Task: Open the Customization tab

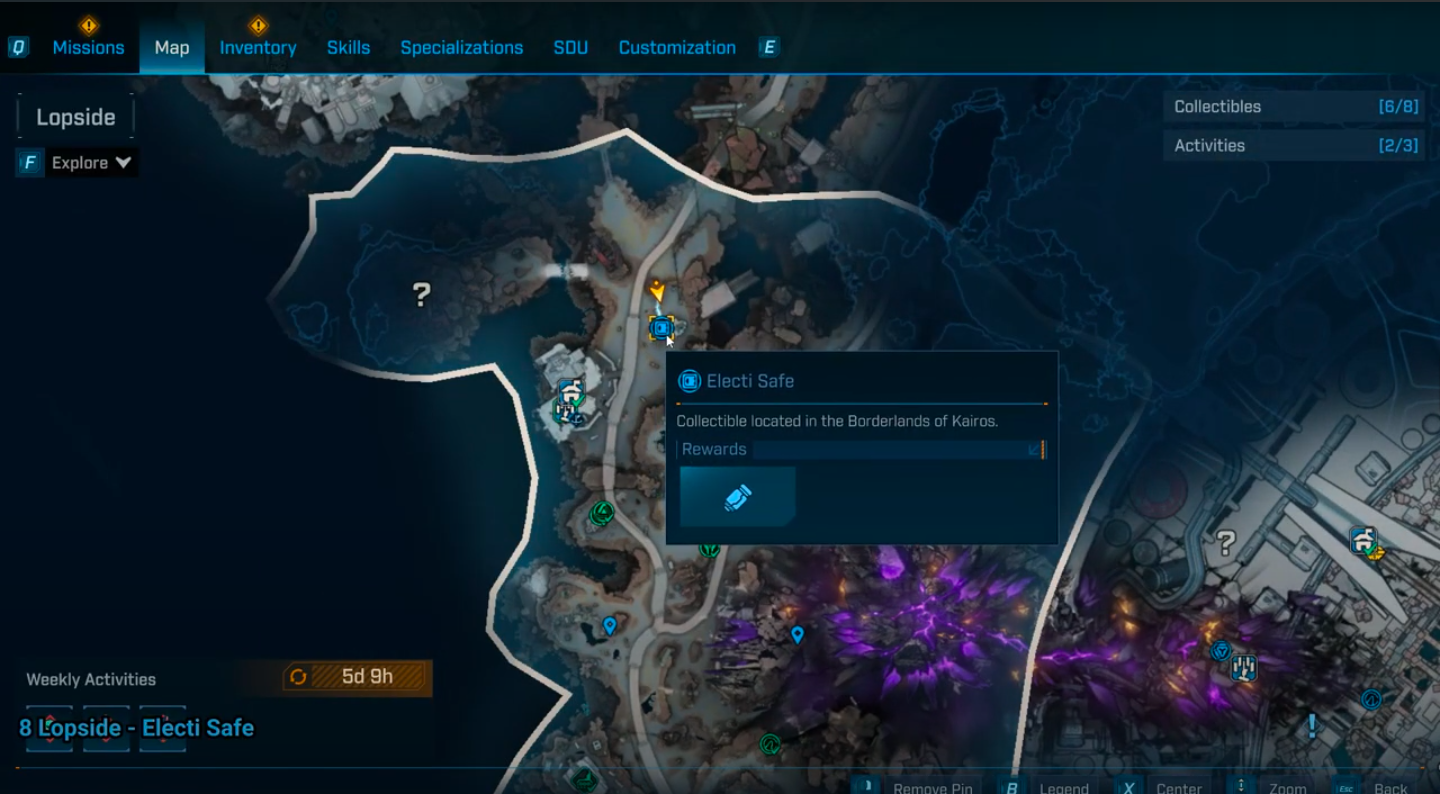Action: tap(677, 47)
